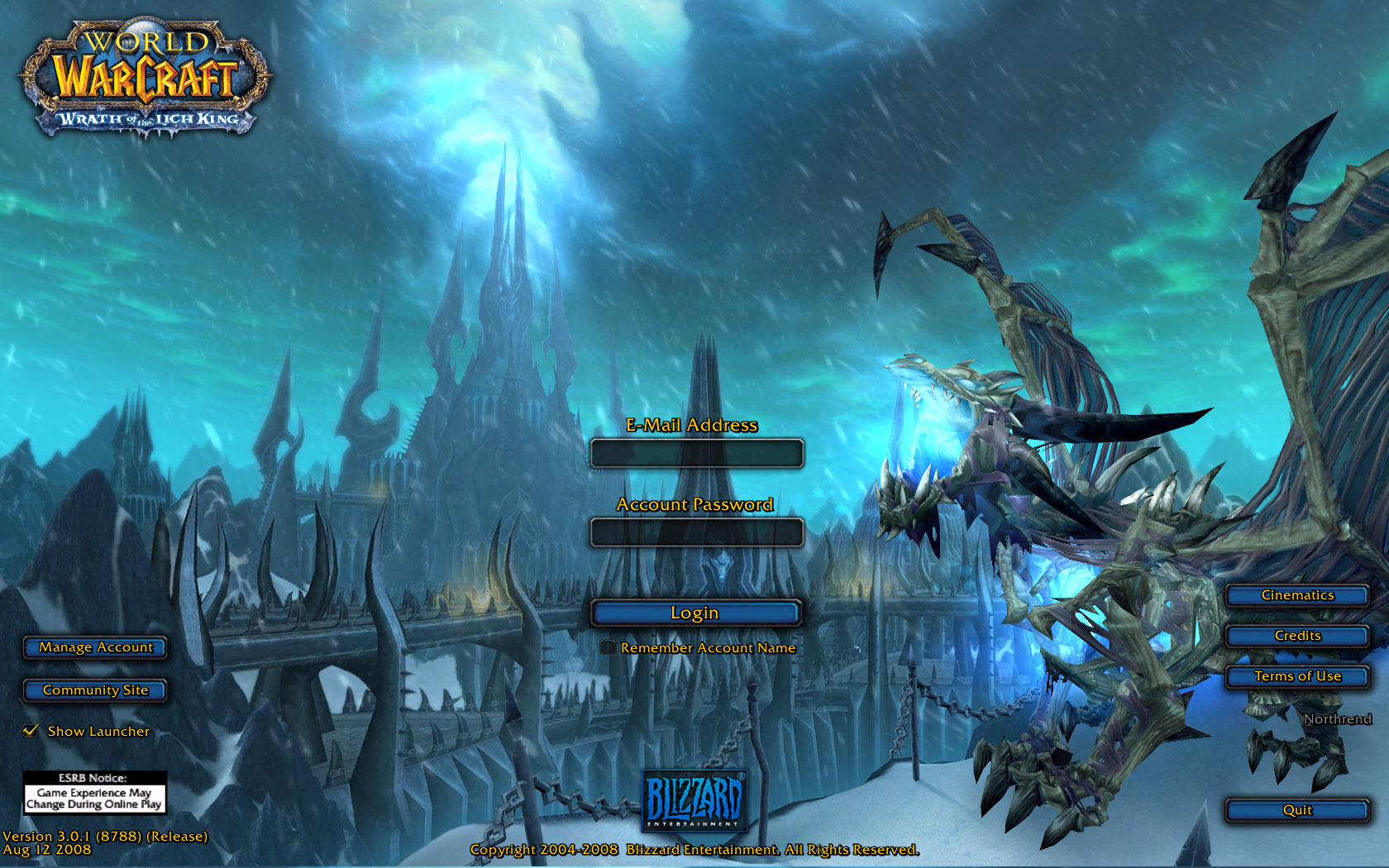Open the Cinematics screen
1389x868 pixels.
pos(1297,595)
